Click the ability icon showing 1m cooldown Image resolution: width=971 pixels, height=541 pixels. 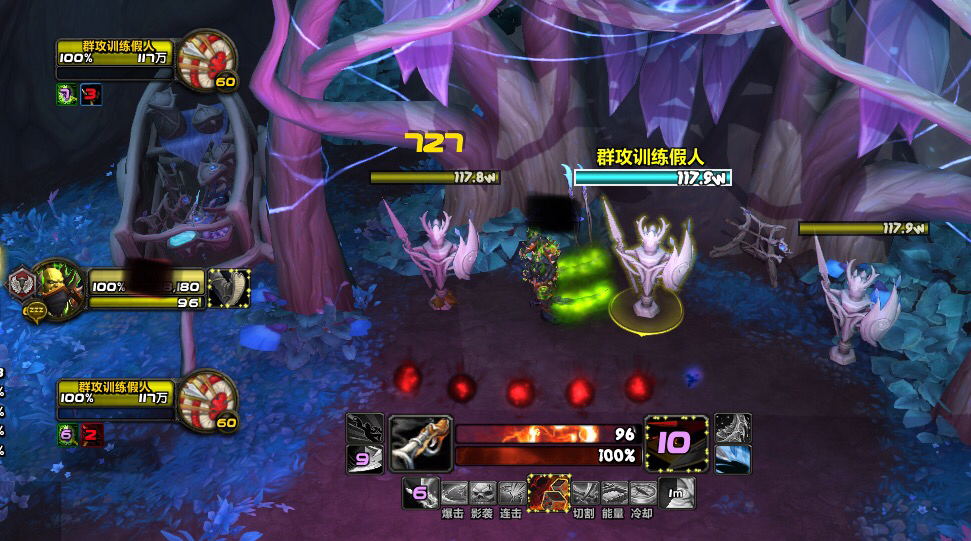676,492
